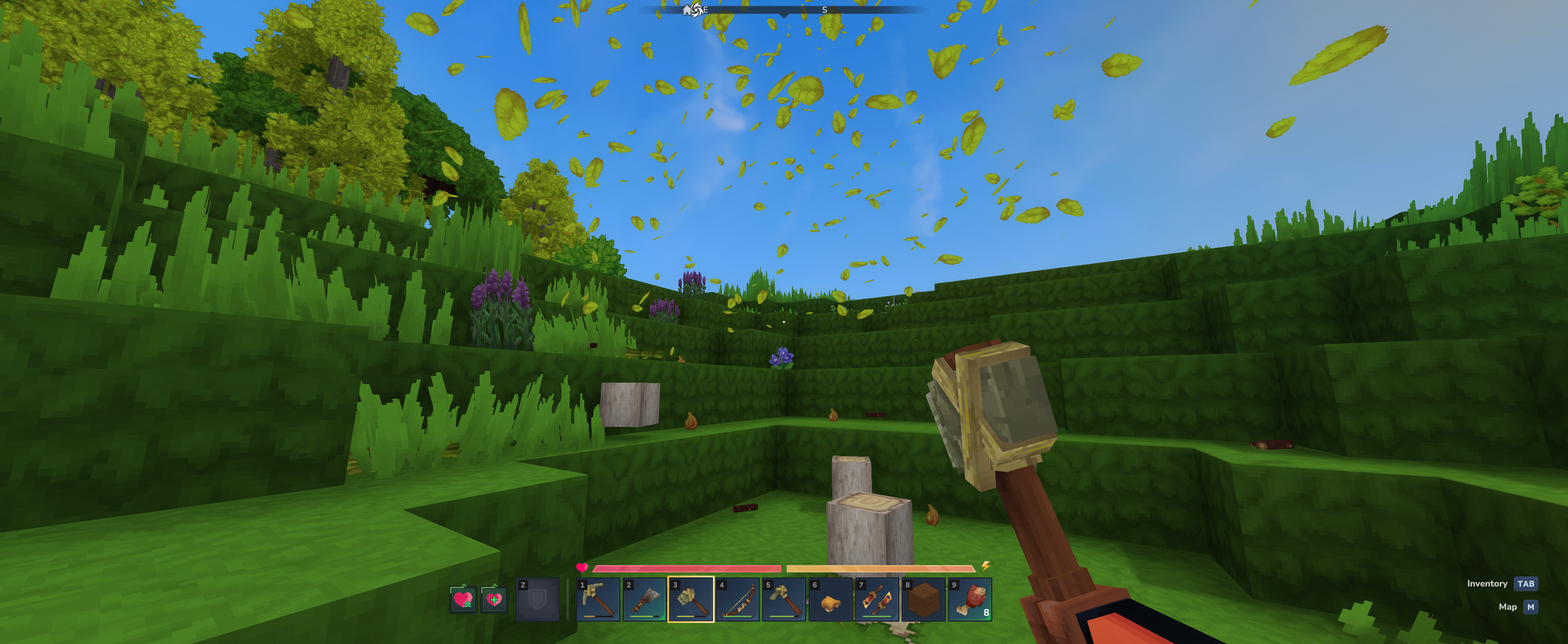This screenshot has width=1568, height=644.
Task: Switch to the hatchet in slot 5
Action: click(x=784, y=599)
